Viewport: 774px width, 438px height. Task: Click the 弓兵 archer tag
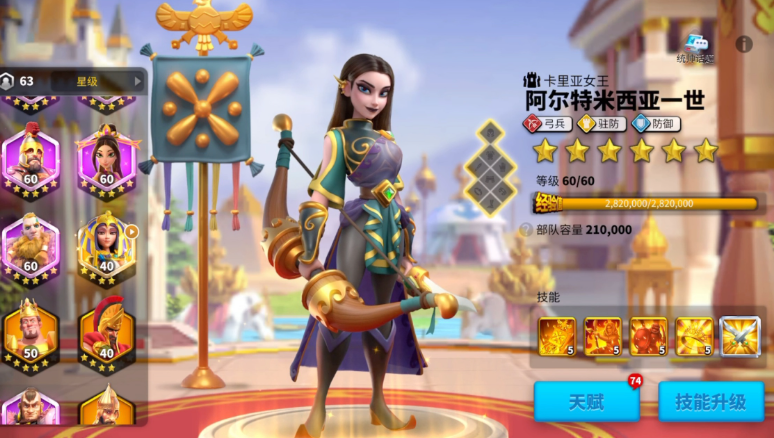pos(546,124)
